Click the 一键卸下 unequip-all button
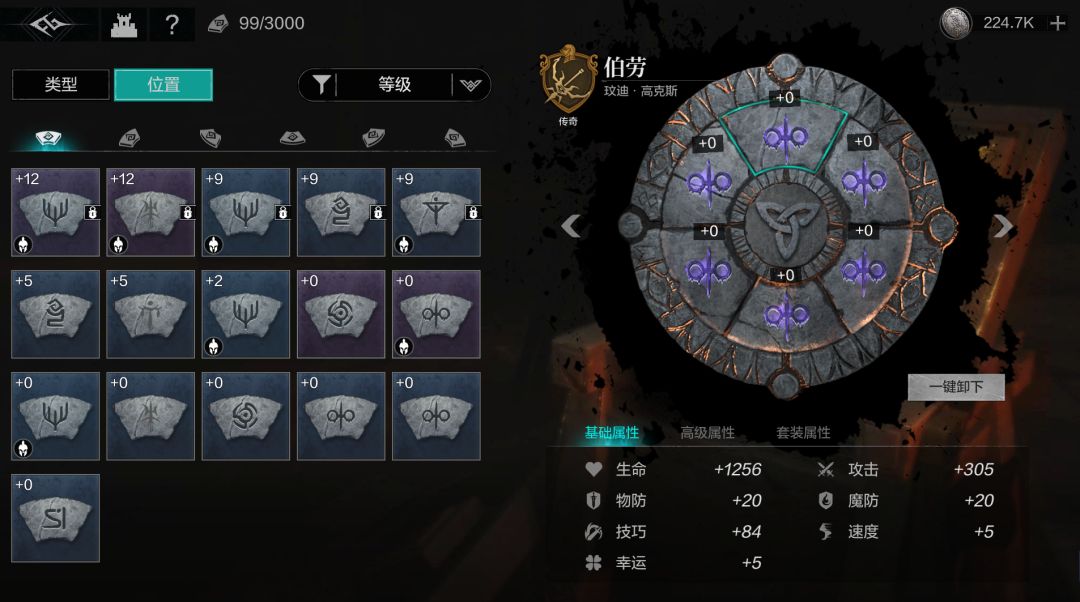The image size is (1080, 602). coord(956,387)
